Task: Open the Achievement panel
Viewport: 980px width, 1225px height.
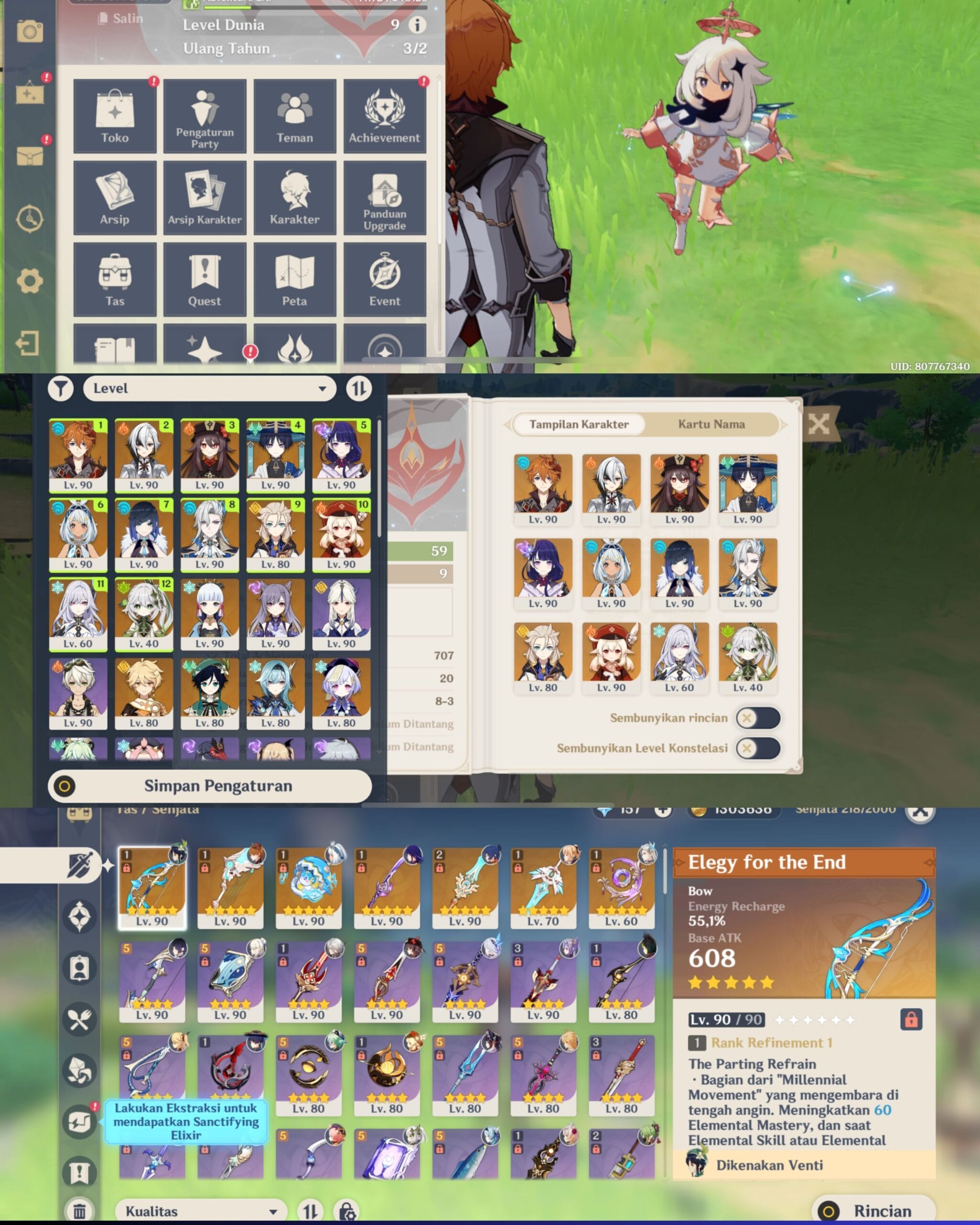Action: 384,115
